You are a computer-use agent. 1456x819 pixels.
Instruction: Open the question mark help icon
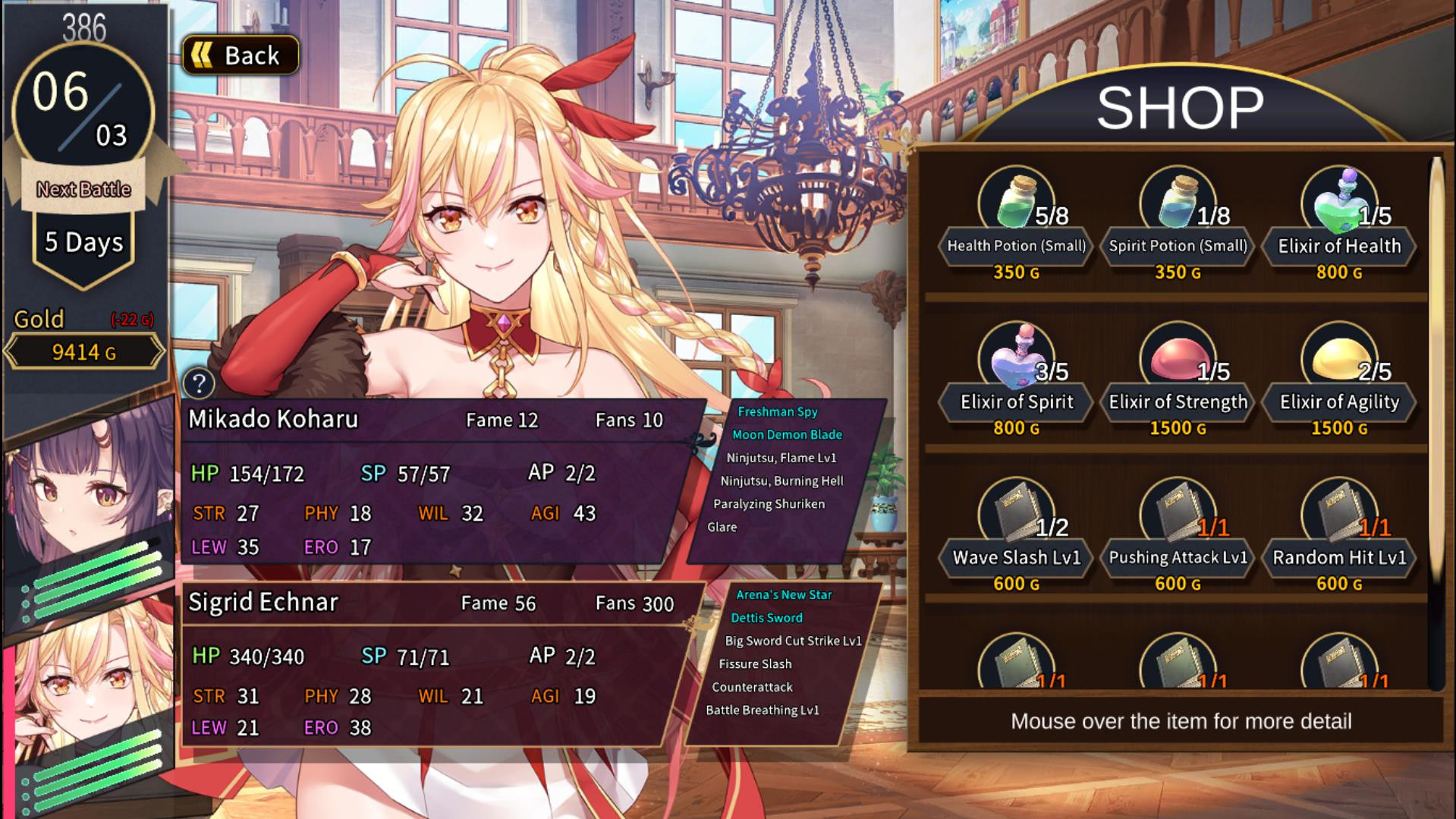tap(200, 383)
